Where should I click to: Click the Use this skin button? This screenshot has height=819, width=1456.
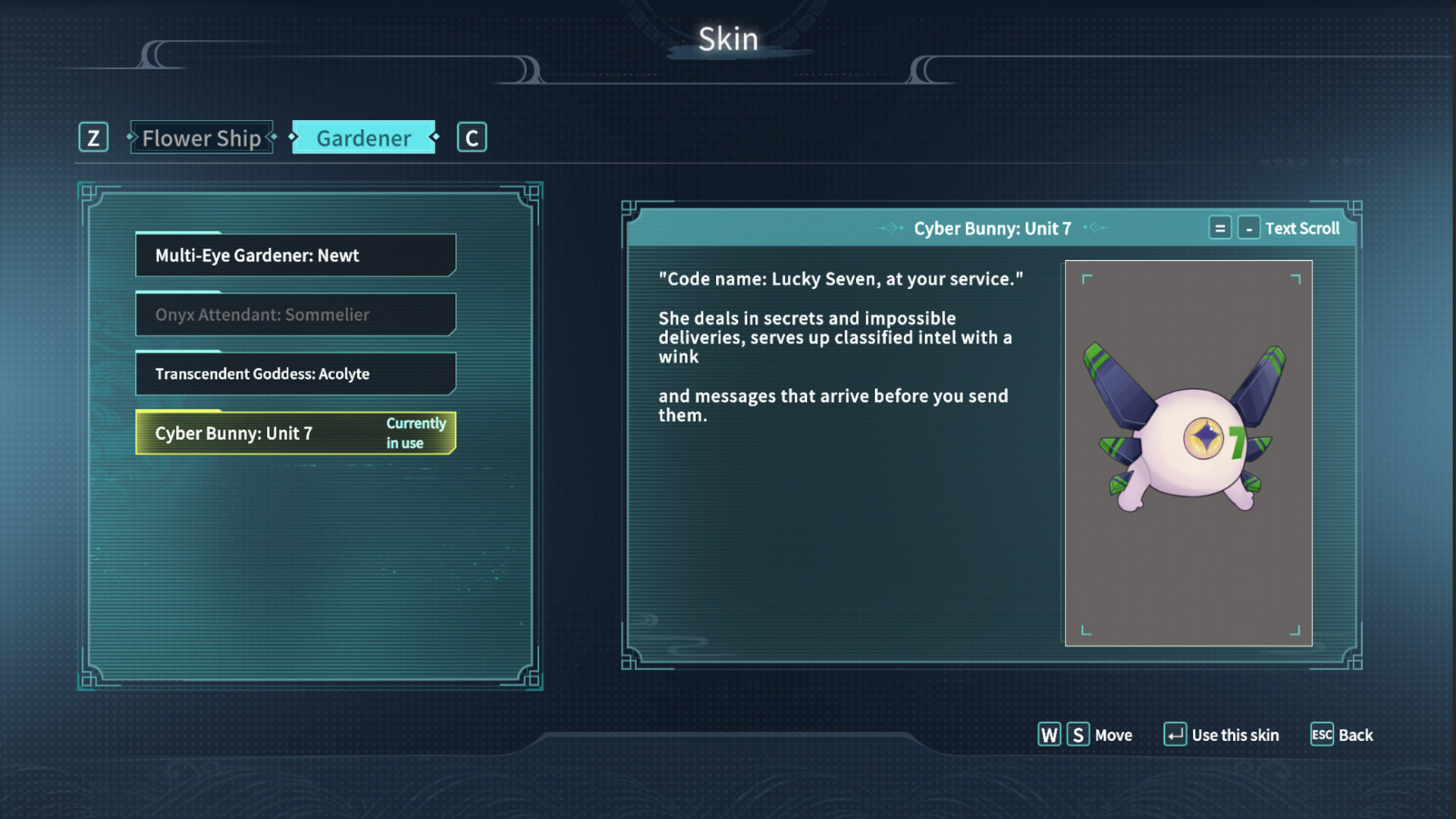[1222, 735]
